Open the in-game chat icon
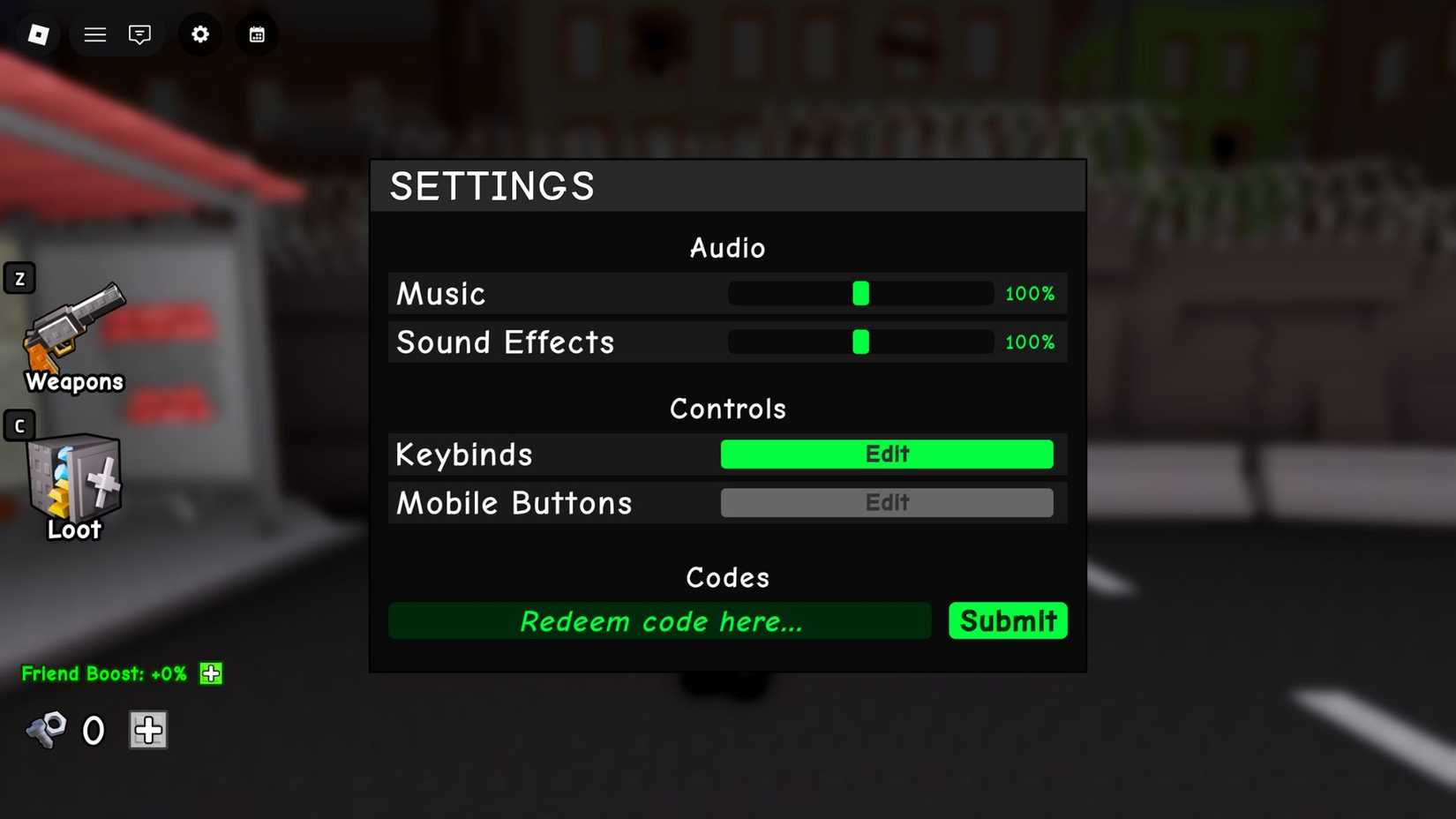This screenshot has height=819, width=1456. coord(140,34)
